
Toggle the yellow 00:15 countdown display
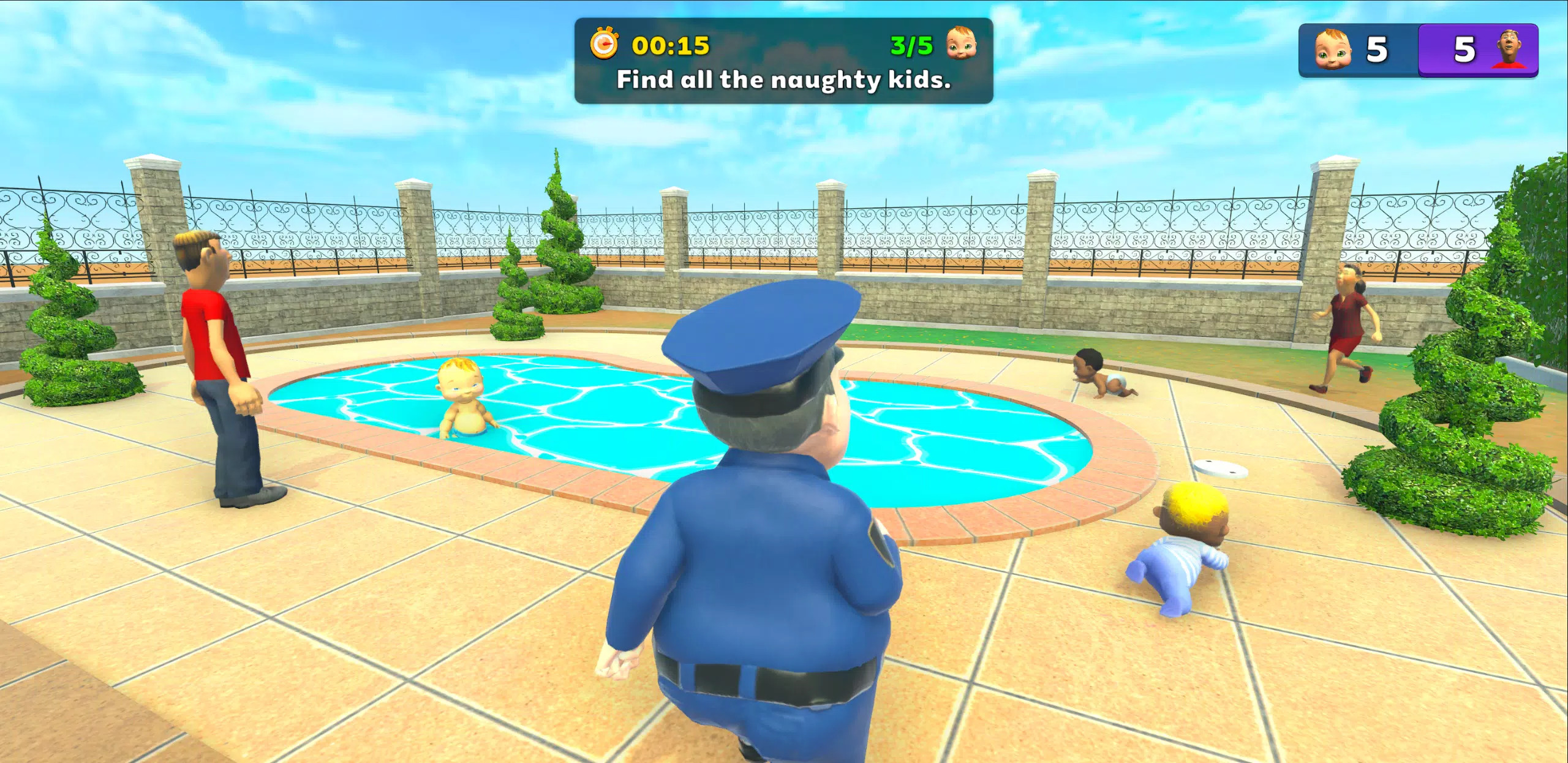pos(668,45)
